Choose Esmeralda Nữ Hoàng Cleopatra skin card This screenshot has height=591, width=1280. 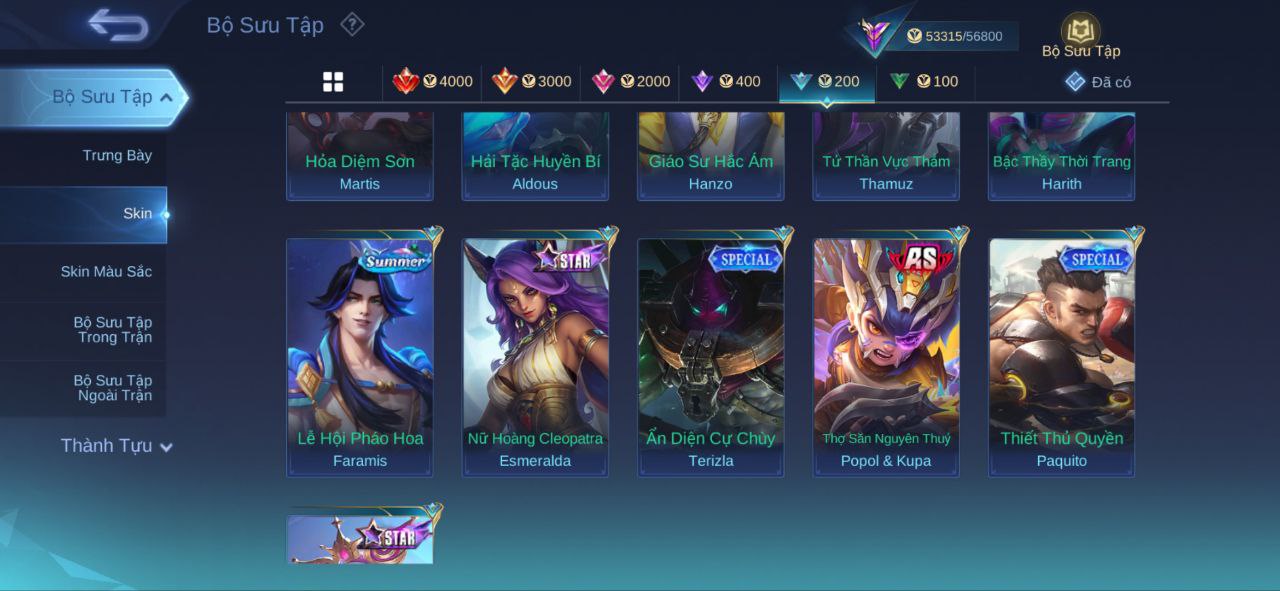click(x=535, y=357)
